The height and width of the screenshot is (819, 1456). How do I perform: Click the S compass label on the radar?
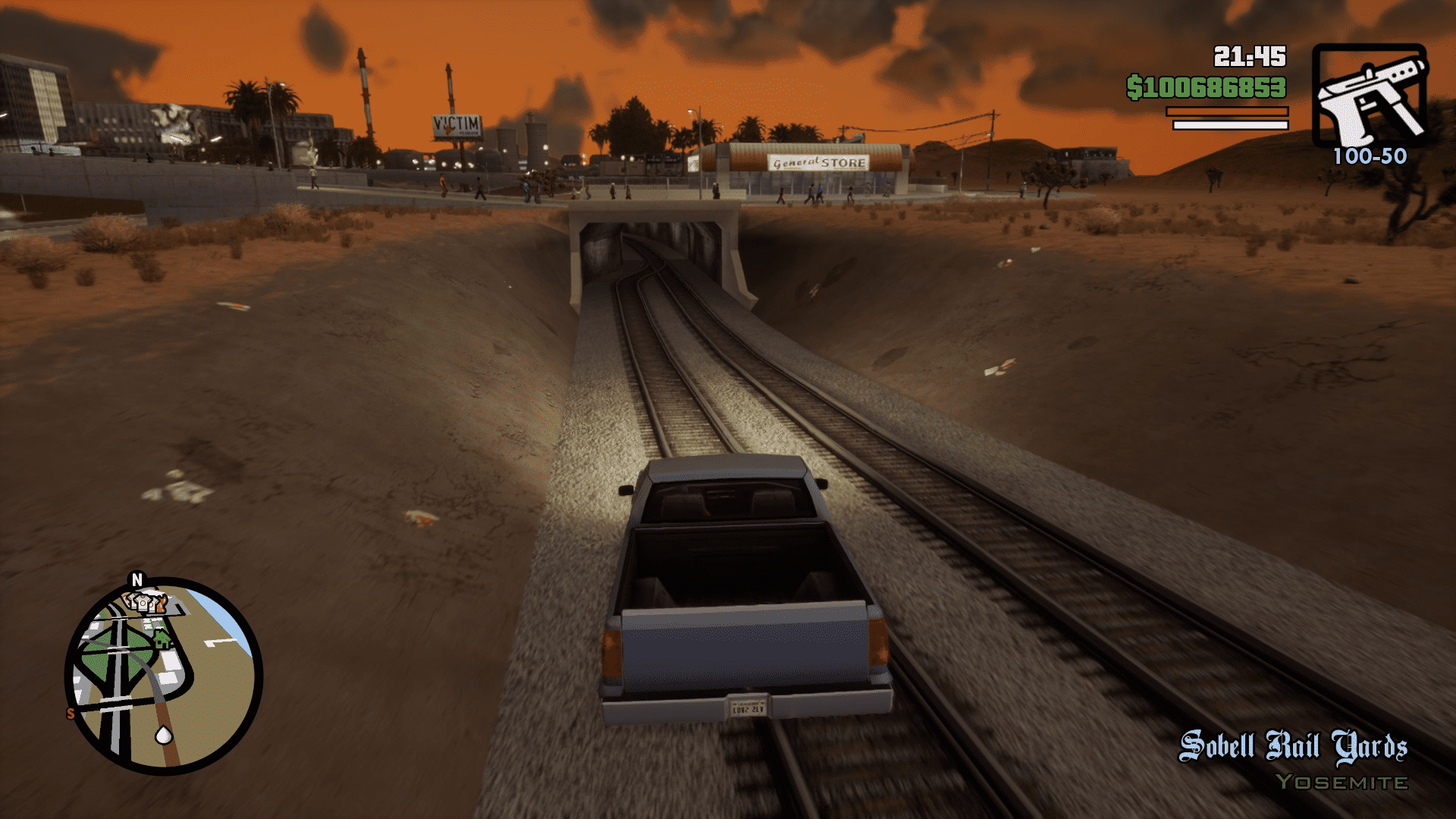(70, 711)
